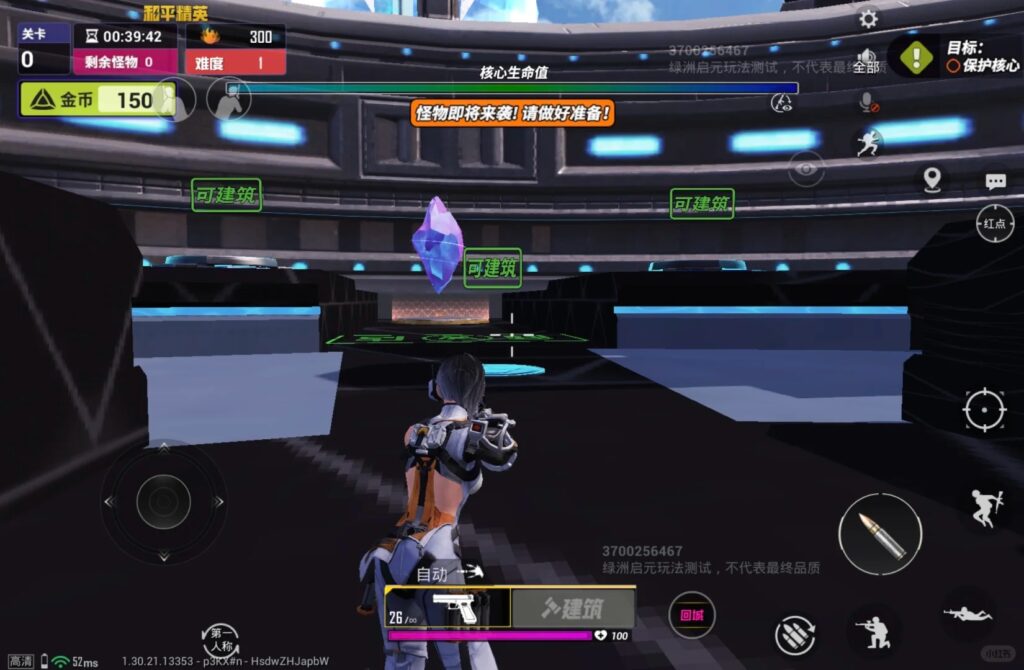
Task: Open the gear settings menu
Action: tap(868, 19)
